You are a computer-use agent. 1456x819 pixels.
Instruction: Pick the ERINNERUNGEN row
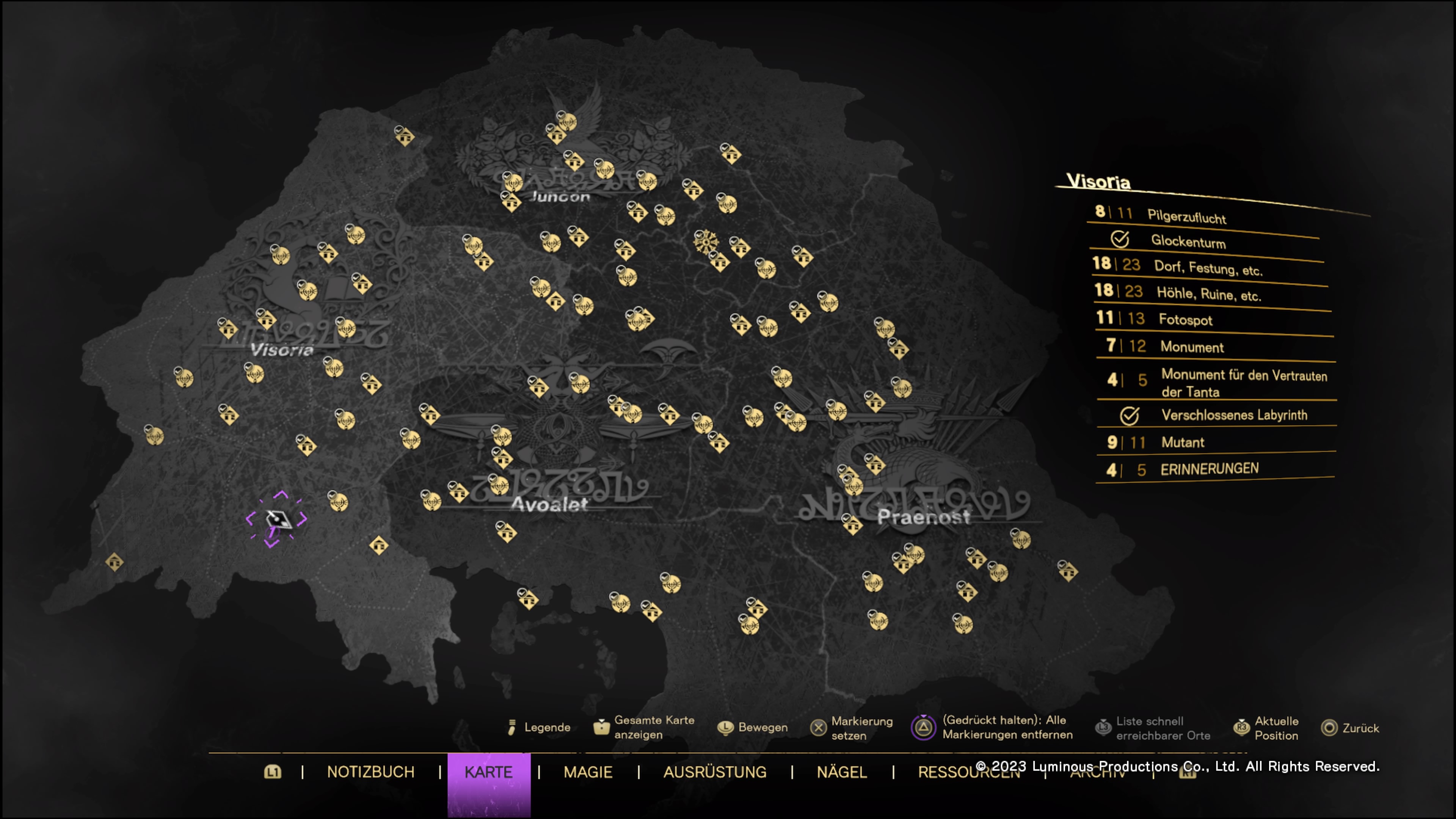click(x=1209, y=469)
